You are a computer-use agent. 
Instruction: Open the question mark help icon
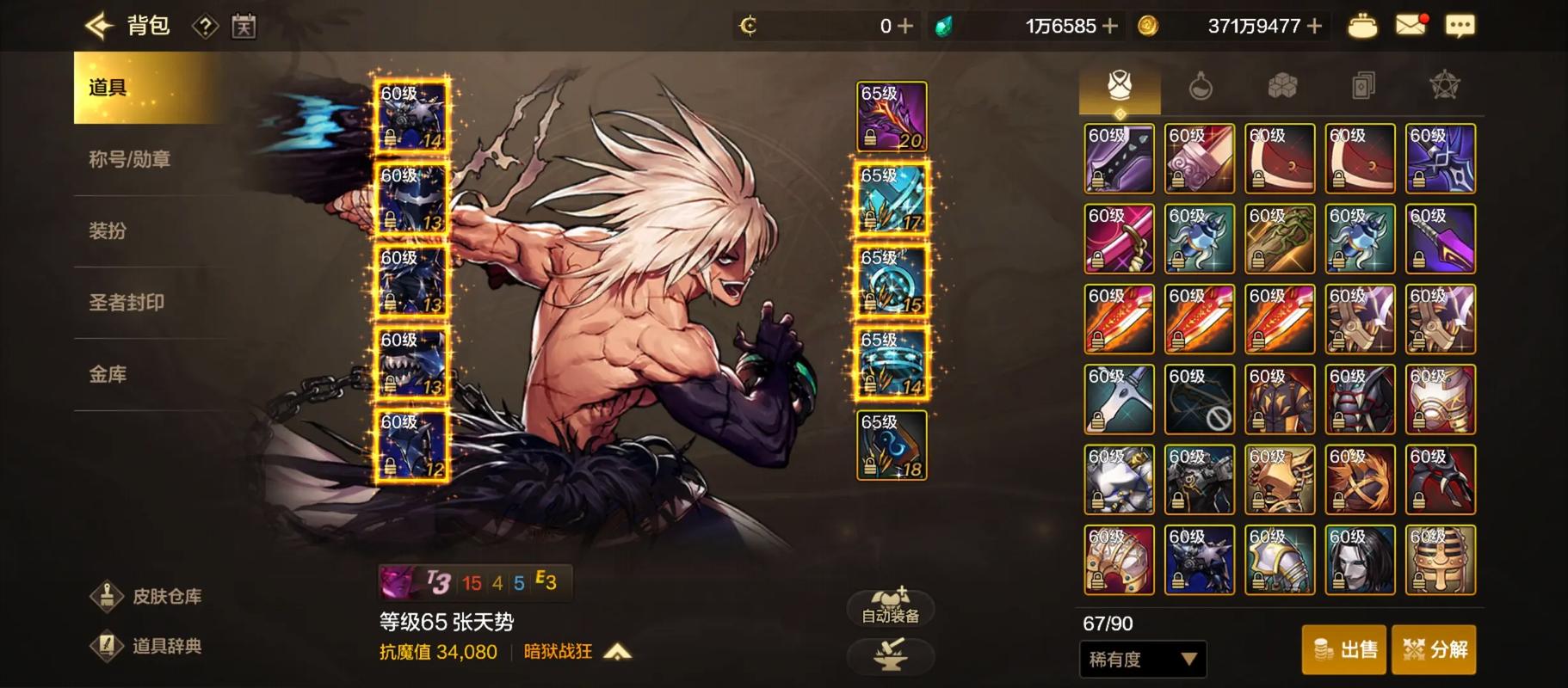pyautogui.click(x=205, y=27)
